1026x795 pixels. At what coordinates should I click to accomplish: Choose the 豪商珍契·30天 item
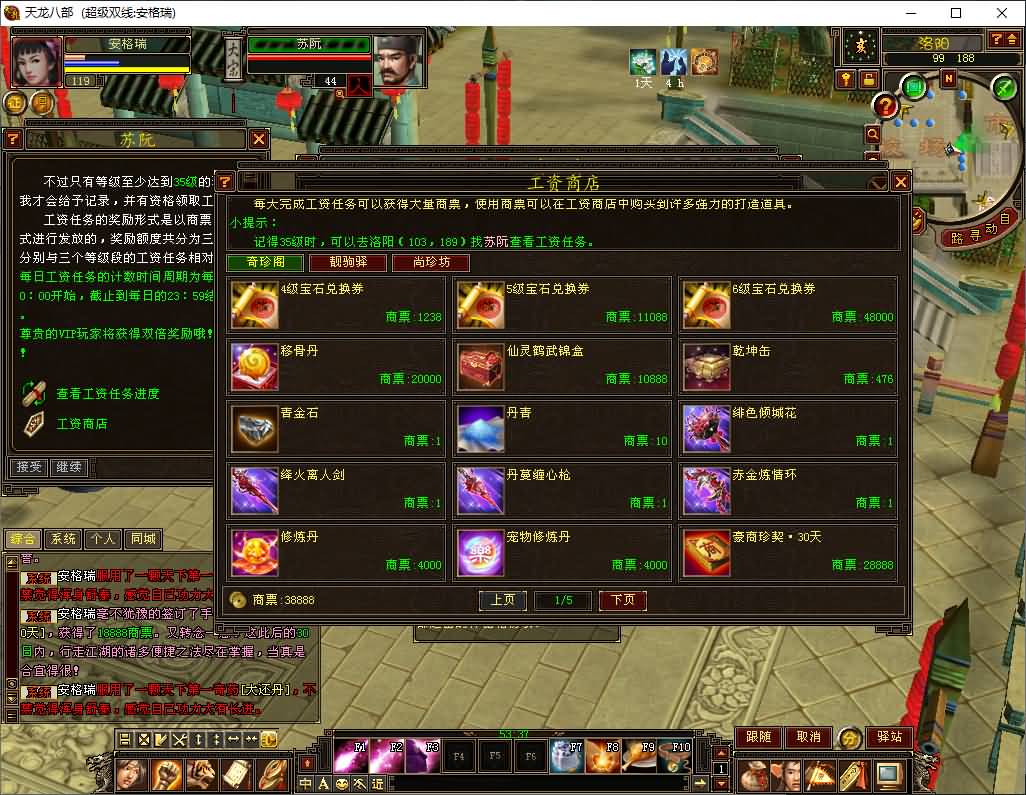tap(788, 552)
